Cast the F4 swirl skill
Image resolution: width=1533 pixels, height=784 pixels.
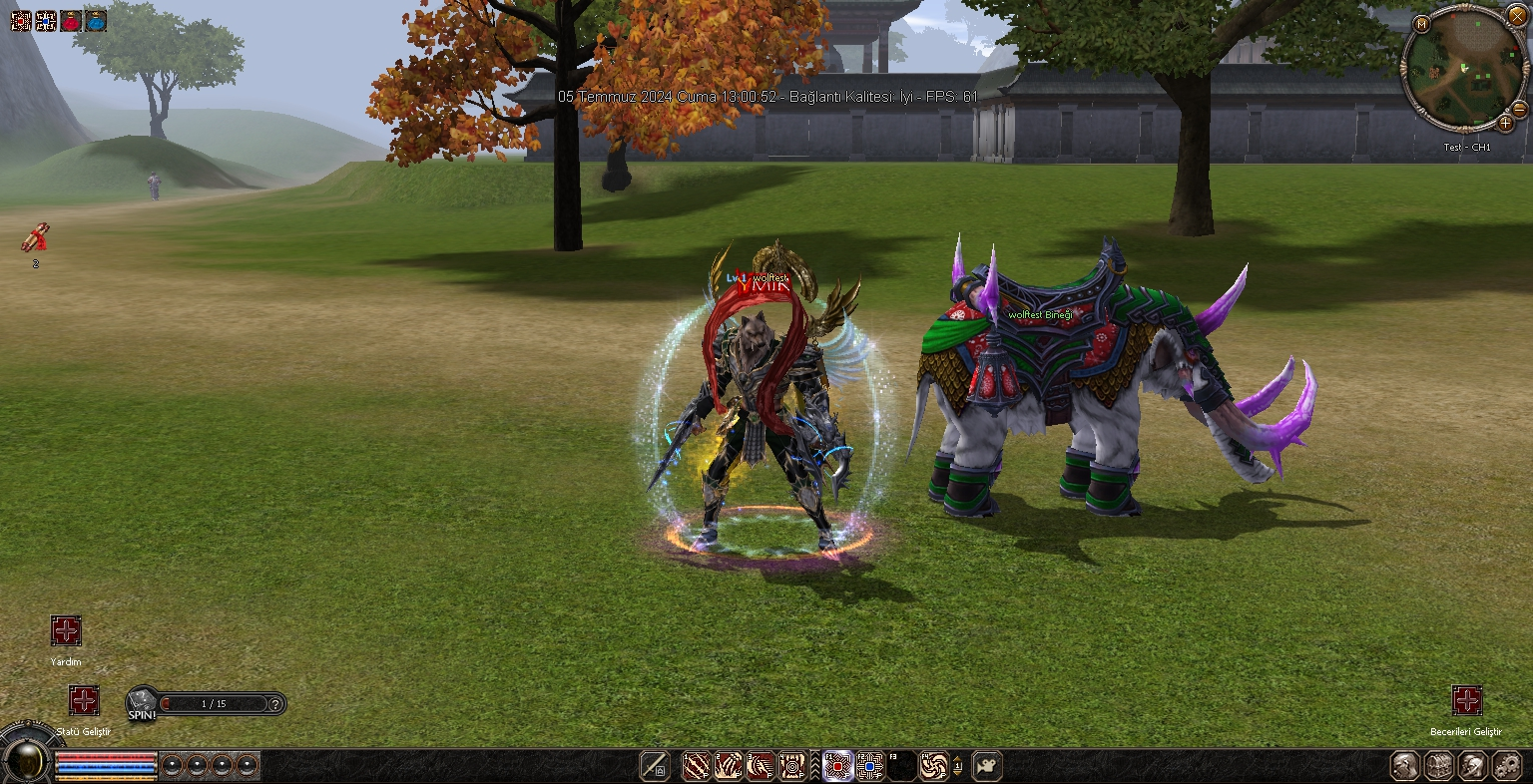tap(934, 766)
